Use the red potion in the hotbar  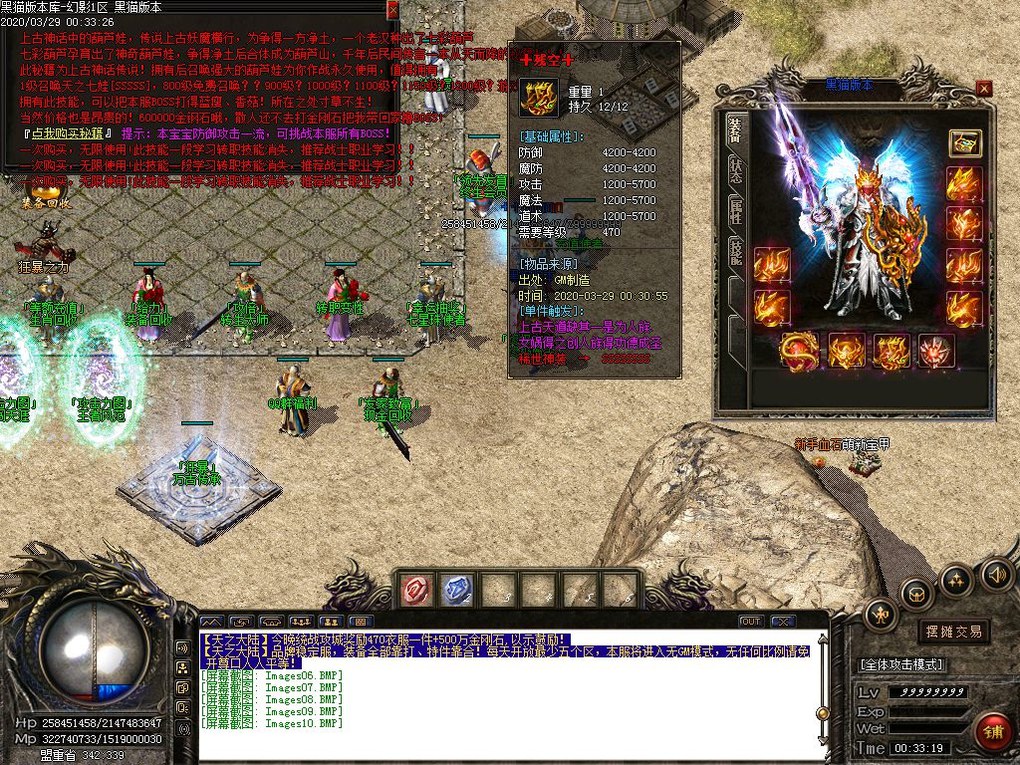pos(417,590)
